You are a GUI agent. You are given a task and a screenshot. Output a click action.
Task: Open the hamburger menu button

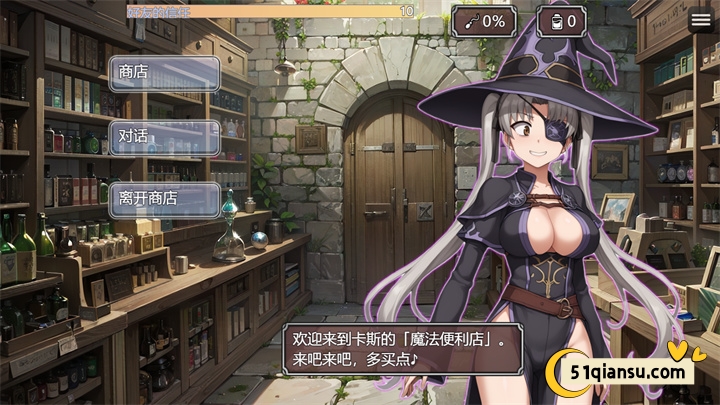pyautogui.click(x=702, y=19)
